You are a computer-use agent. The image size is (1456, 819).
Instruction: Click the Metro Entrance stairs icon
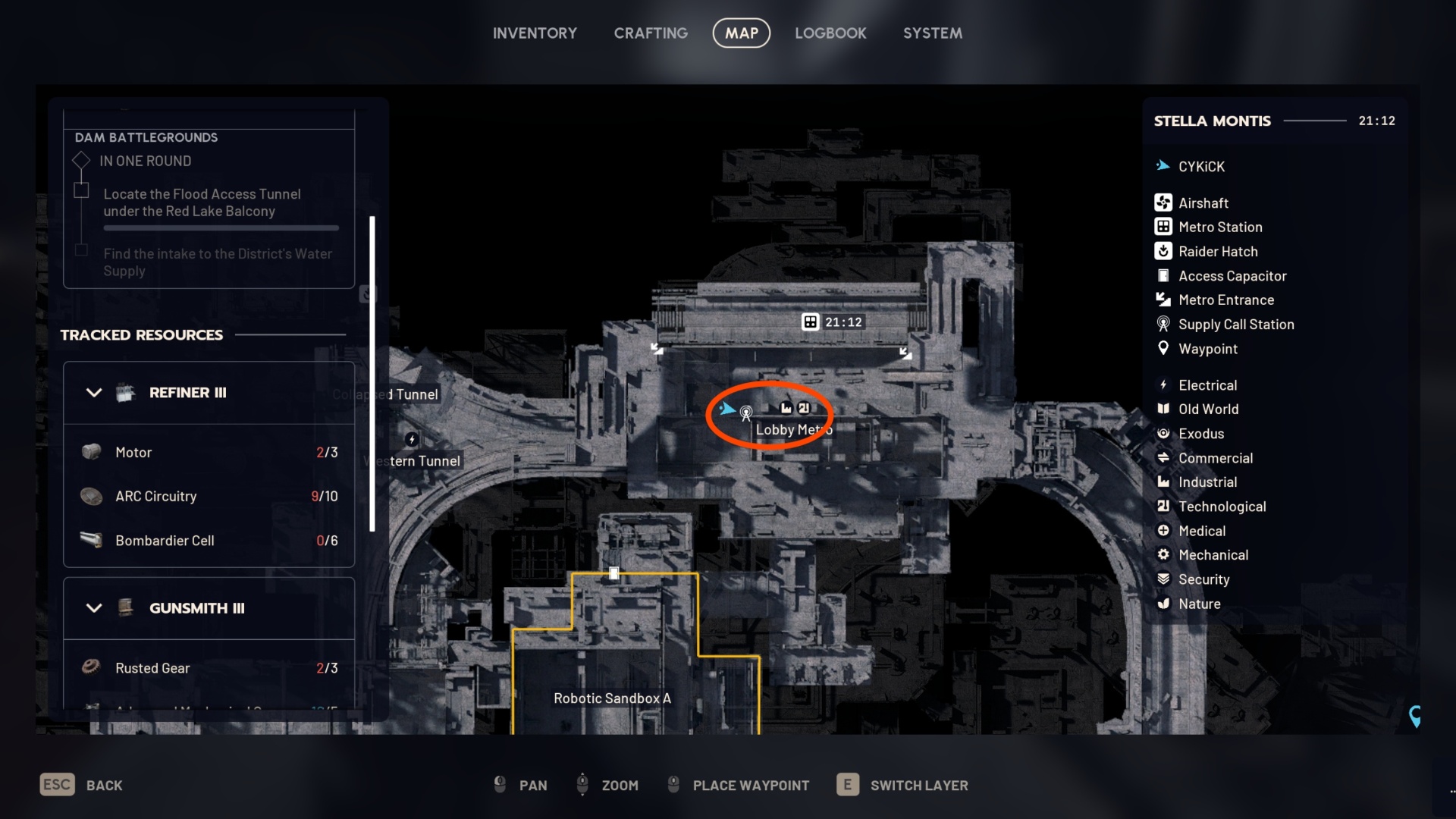pyautogui.click(x=1163, y=300)
